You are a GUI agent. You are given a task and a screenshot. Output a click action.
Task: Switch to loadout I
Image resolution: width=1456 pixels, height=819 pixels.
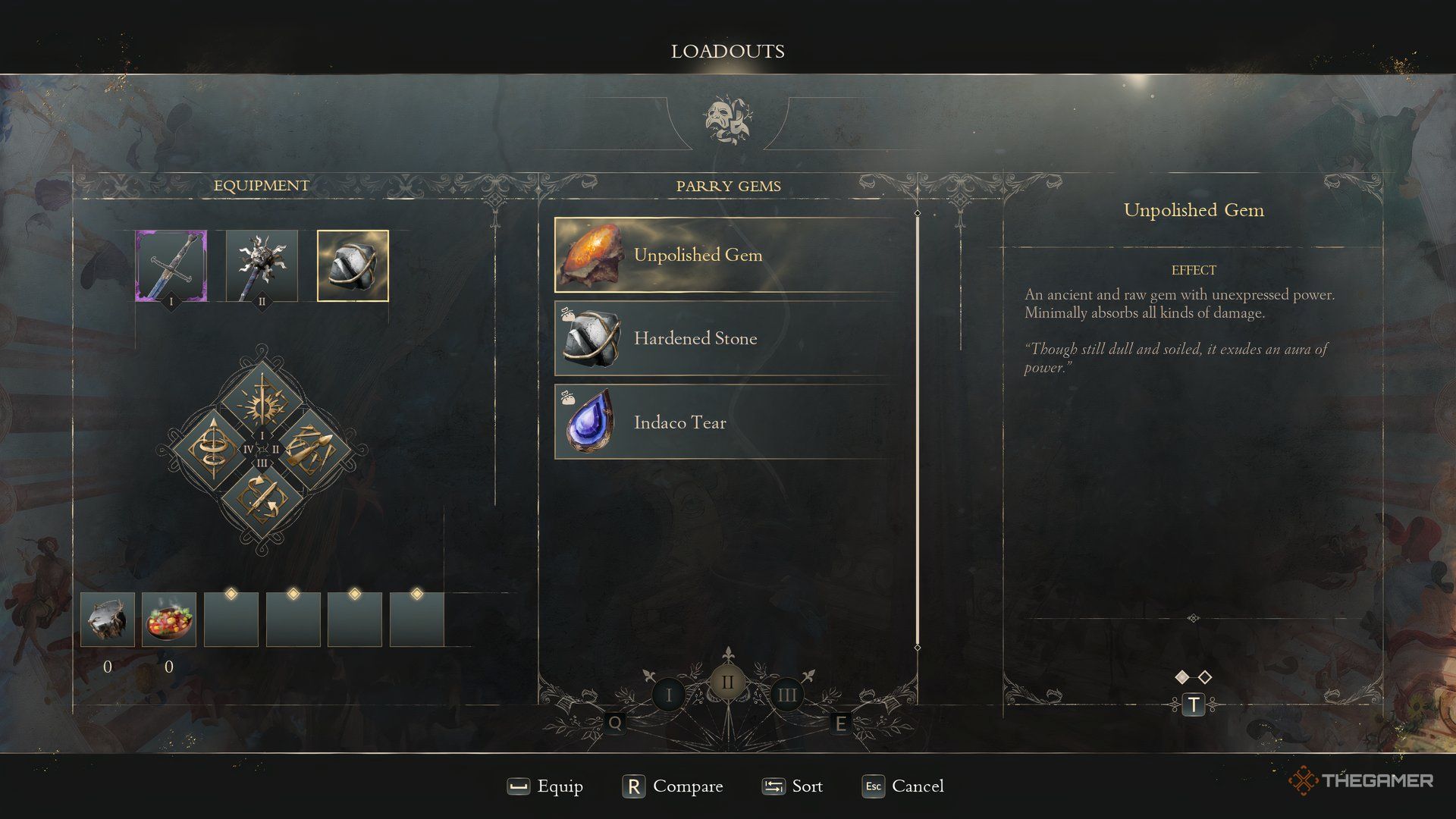click(x=668, y=695)
